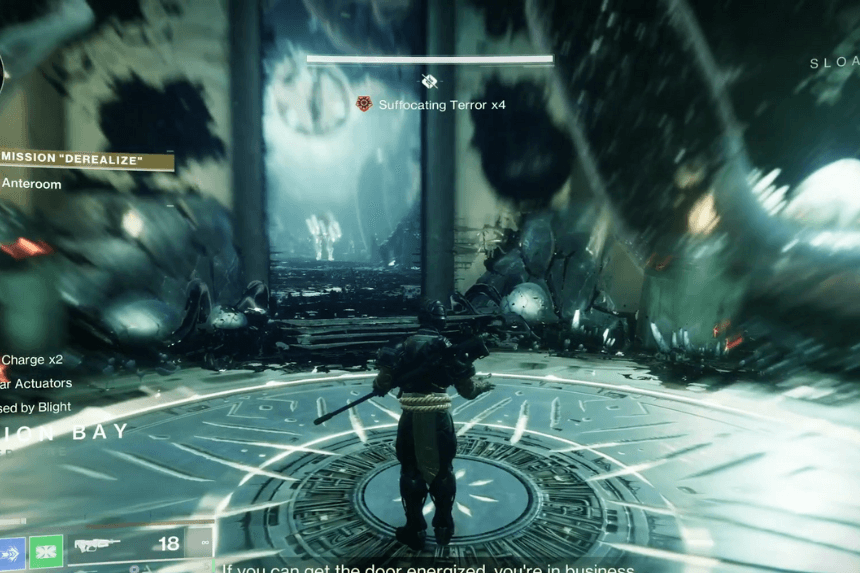This screenshot has height=573, width=860.
Task: Activate the blue class ability icon
Action: 11,551
